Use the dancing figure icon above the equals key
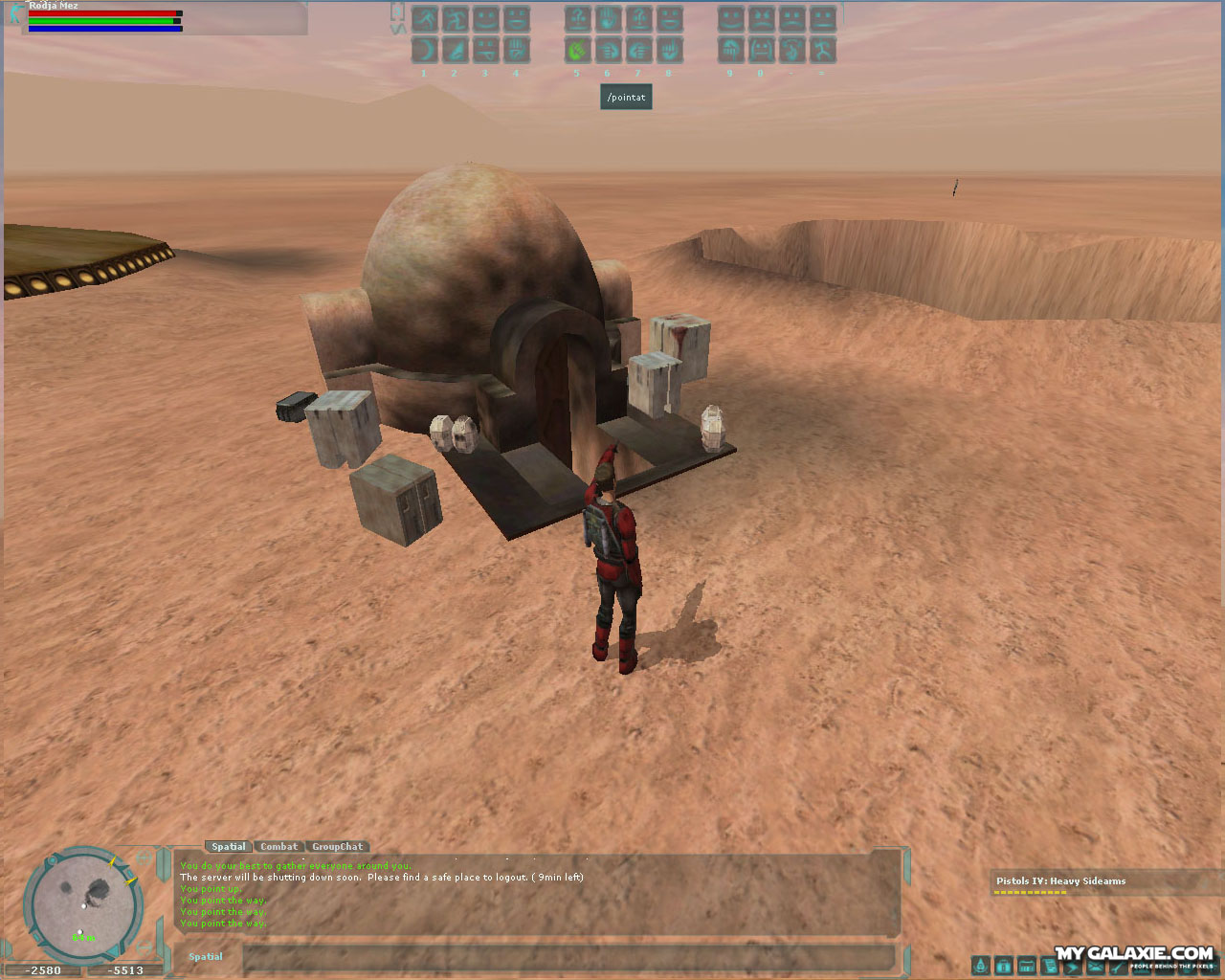 pyautogui.click(x=822, y=50)
